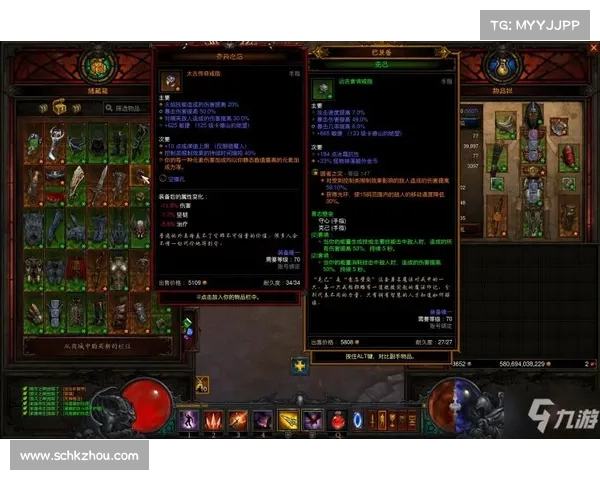Cast the fourth action bar skill
This screenshot has width=600, height=480.
pyautogui.click(x=262, y=420)
